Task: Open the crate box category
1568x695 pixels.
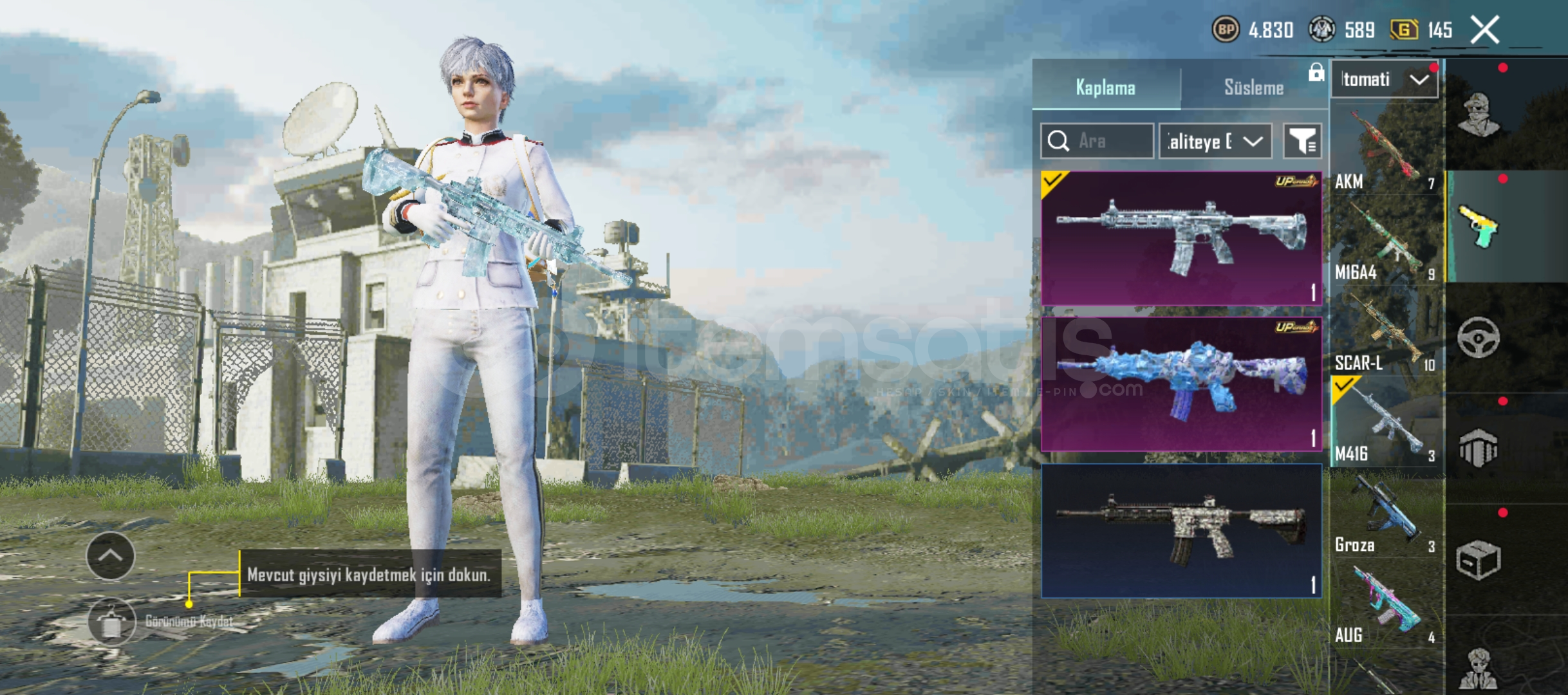Action: coord(1479,560)
